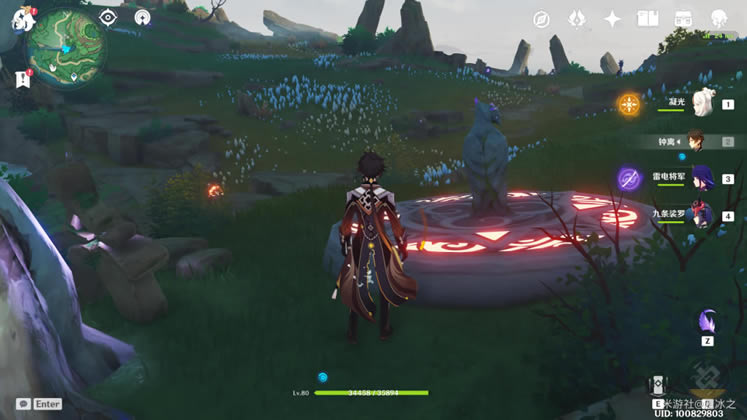Use the purple gadget above Z
The width and height of the screenshot is (747, 420).
(708, 322)
